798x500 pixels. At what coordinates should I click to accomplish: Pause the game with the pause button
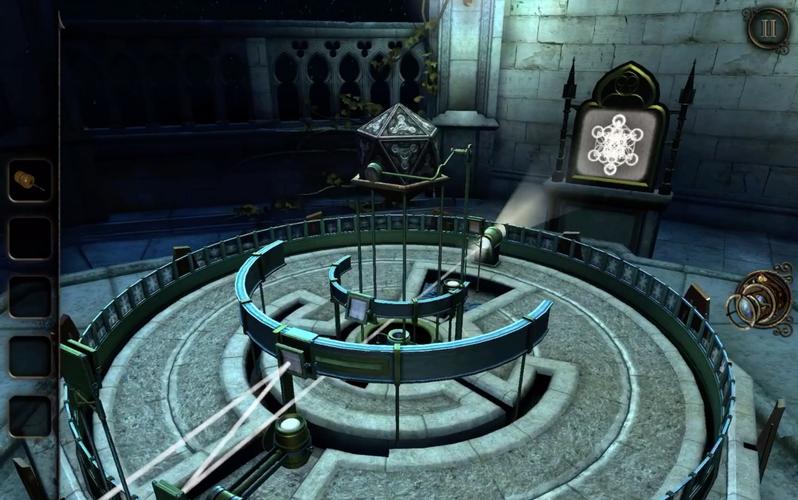767,29
